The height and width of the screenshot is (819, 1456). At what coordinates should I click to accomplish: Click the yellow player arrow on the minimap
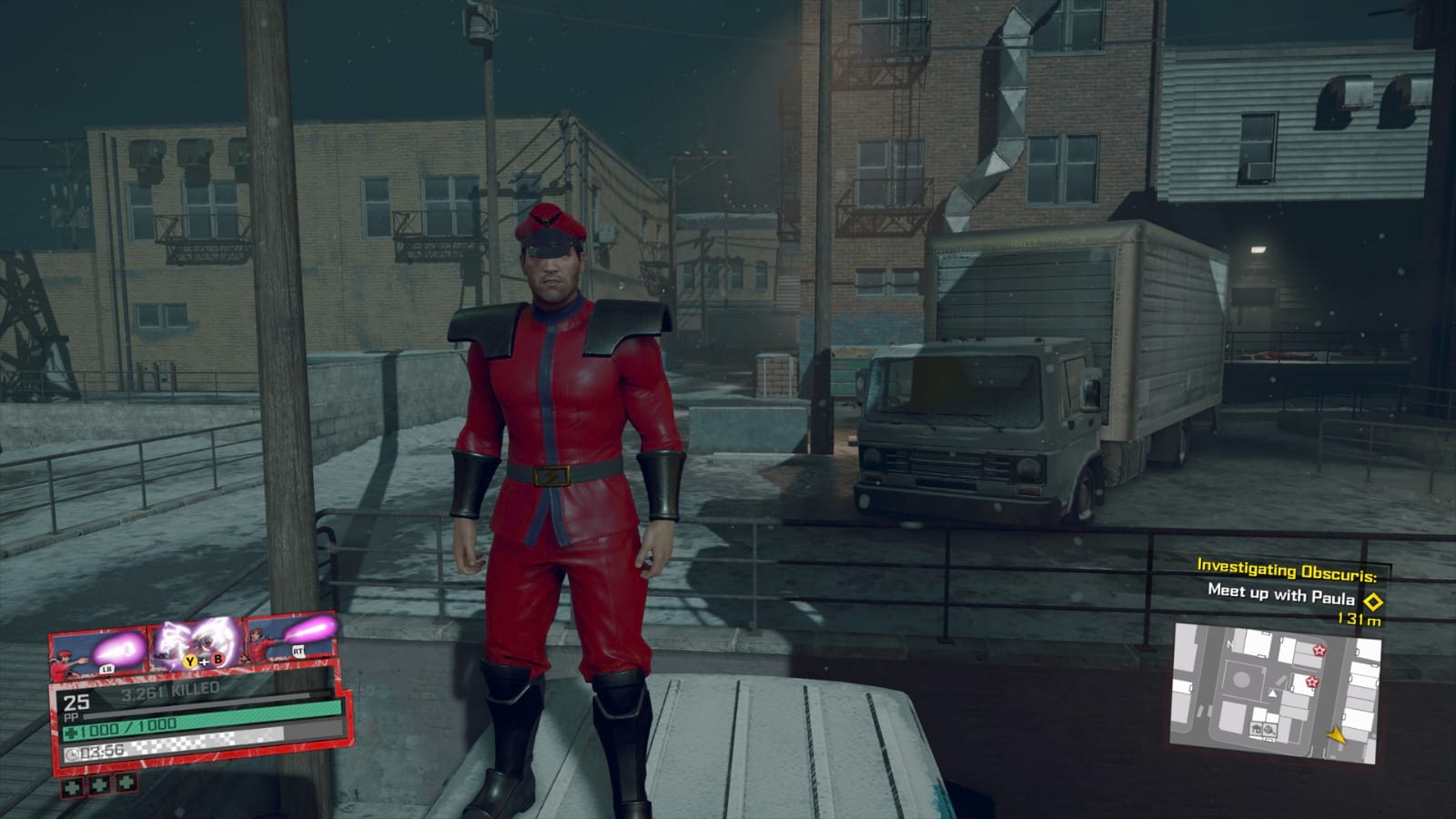1335,734
